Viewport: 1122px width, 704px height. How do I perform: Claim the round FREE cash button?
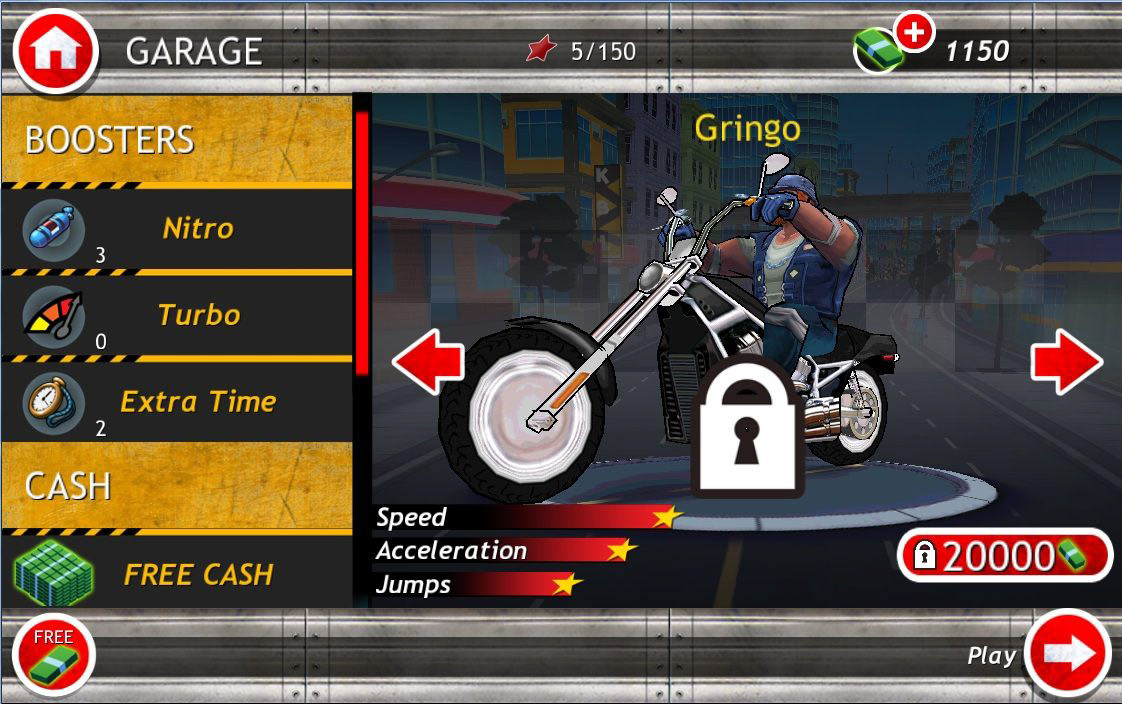(x=53, y=656)
